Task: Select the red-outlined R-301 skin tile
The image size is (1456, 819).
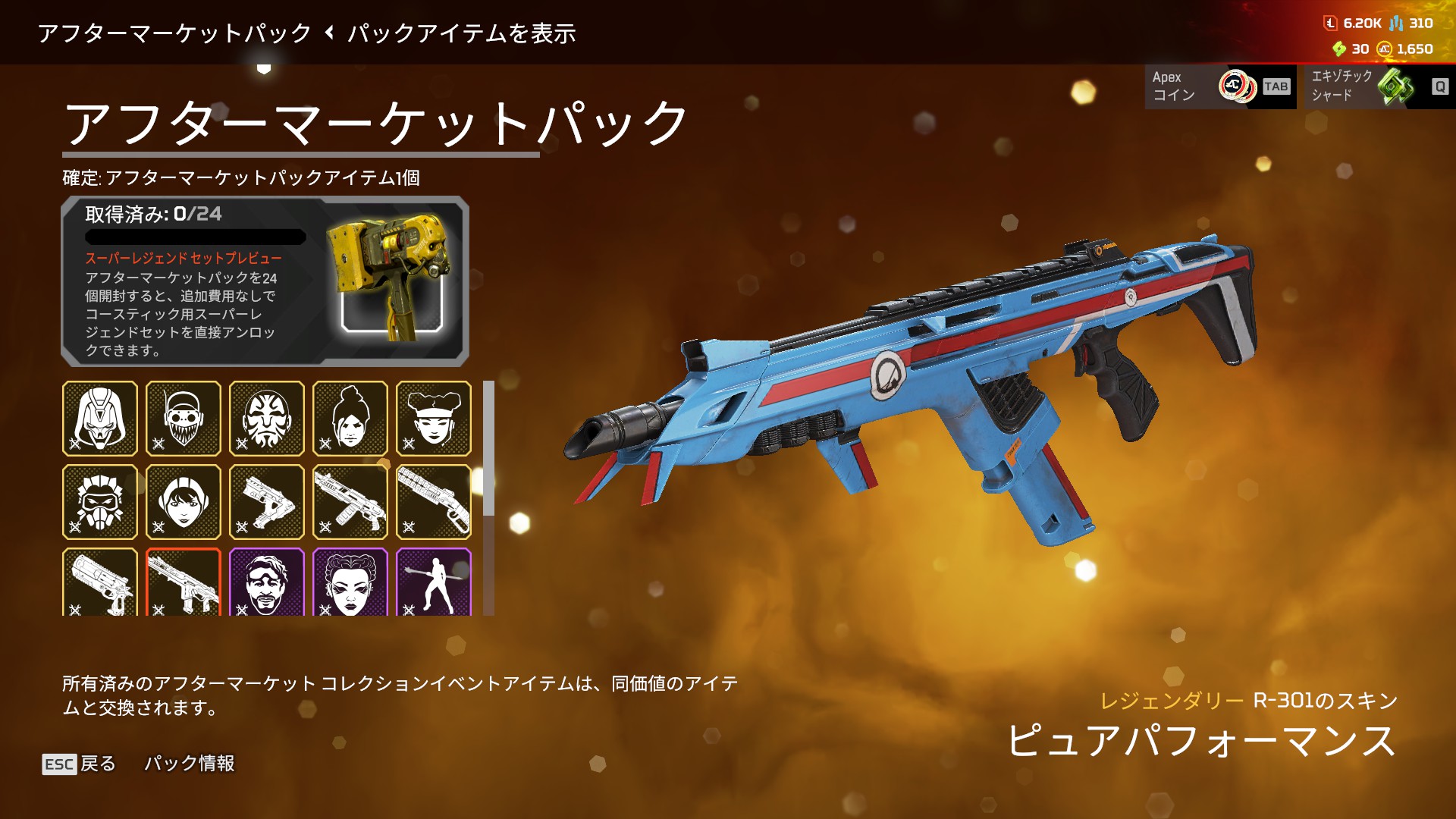Action: pyautogui.click(x=184, y=582)
